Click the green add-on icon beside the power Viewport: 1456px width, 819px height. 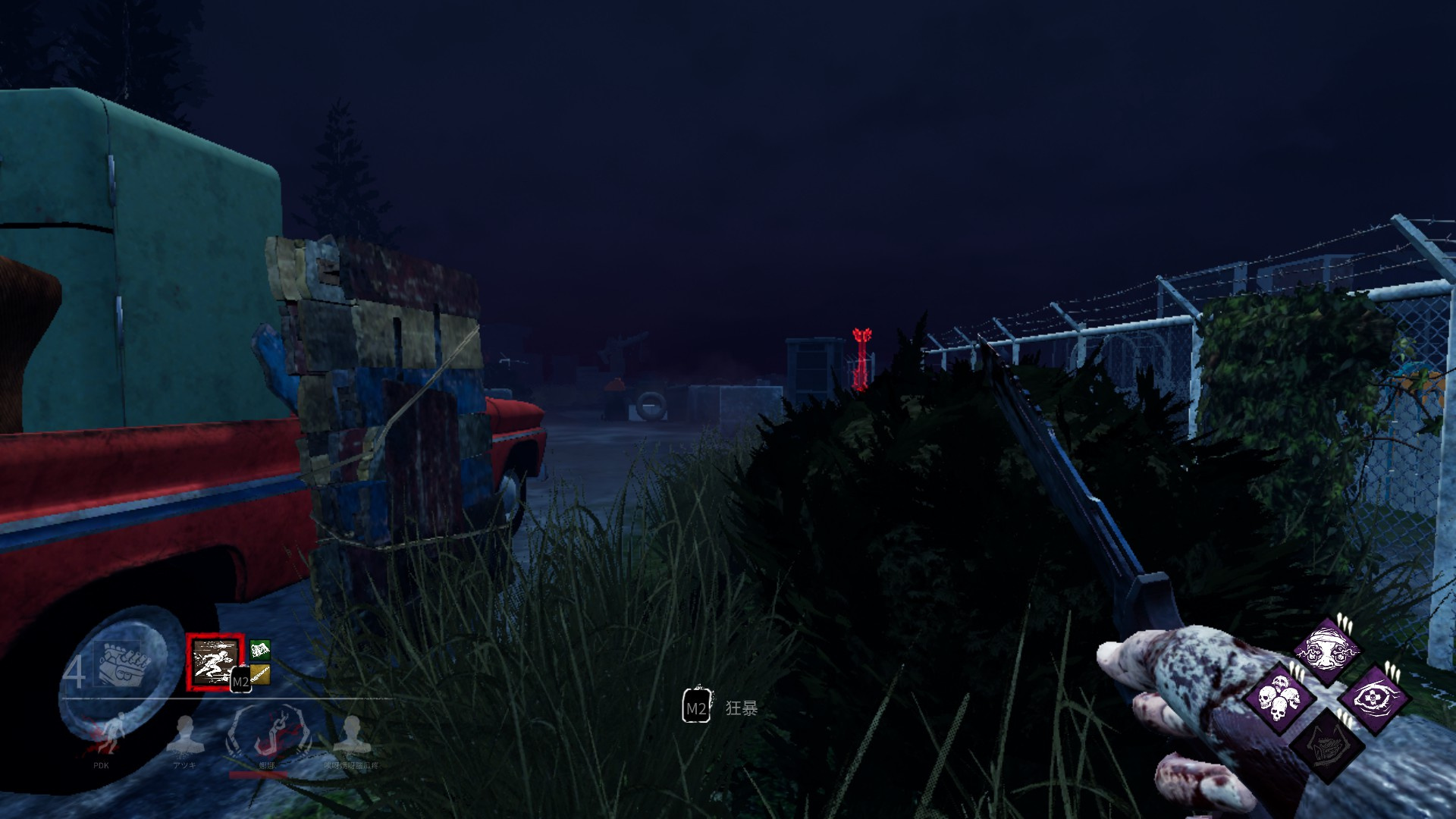tap(260, 650)
